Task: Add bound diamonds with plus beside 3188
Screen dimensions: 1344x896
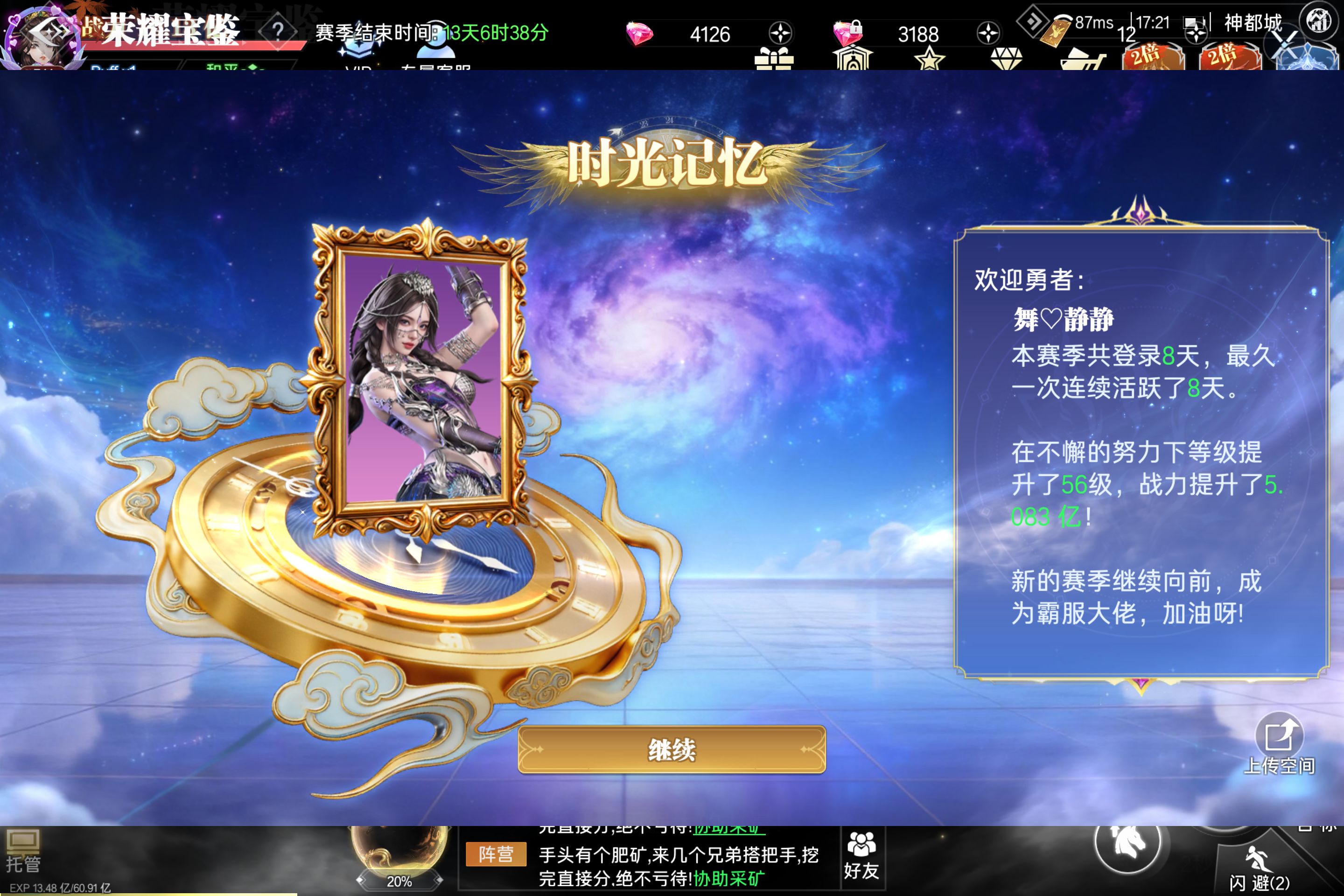Action: pyautogui.click(x=987, y=33)
